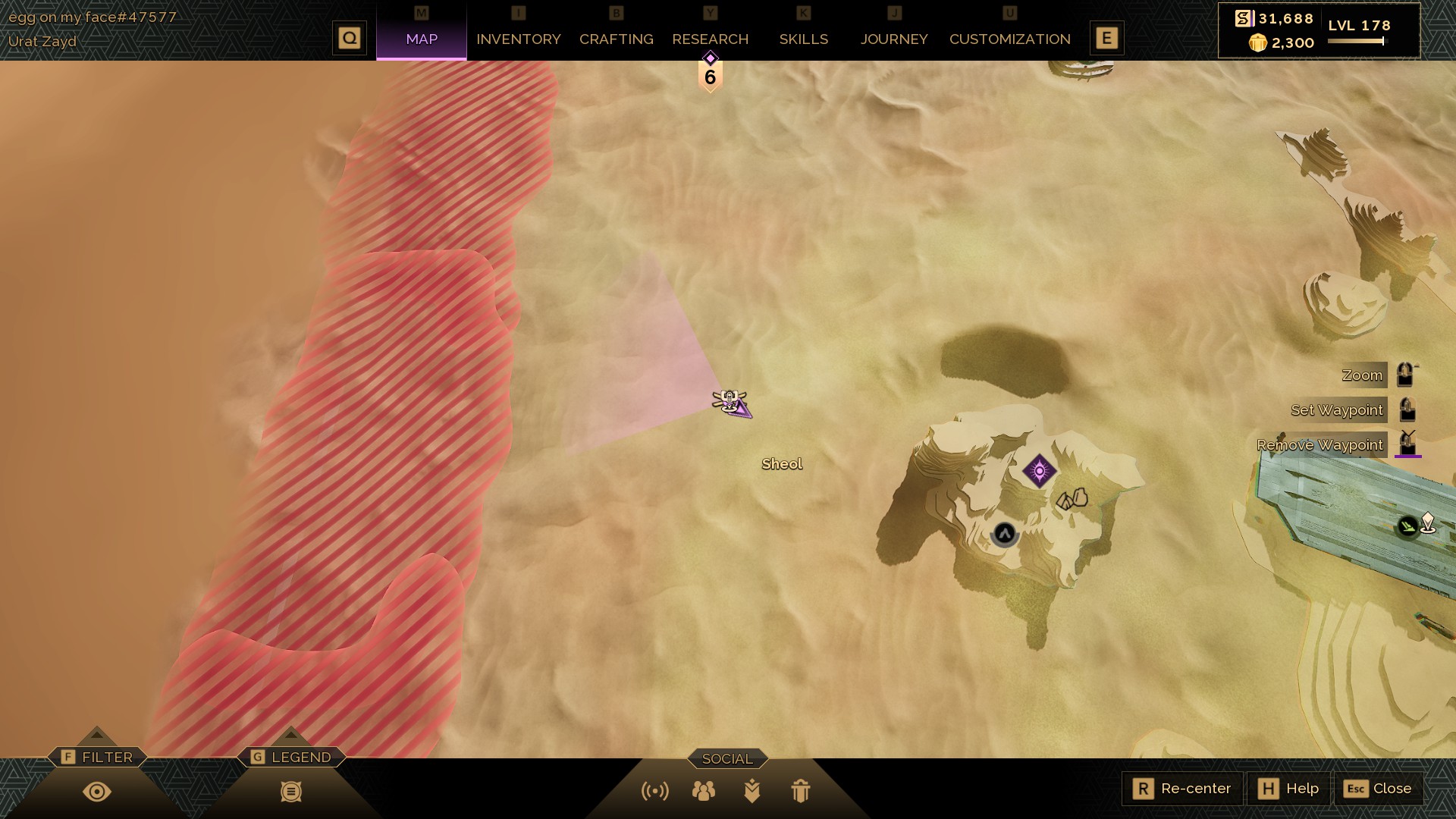Open the Crafting tab
1456x819 pixels.
616,39
